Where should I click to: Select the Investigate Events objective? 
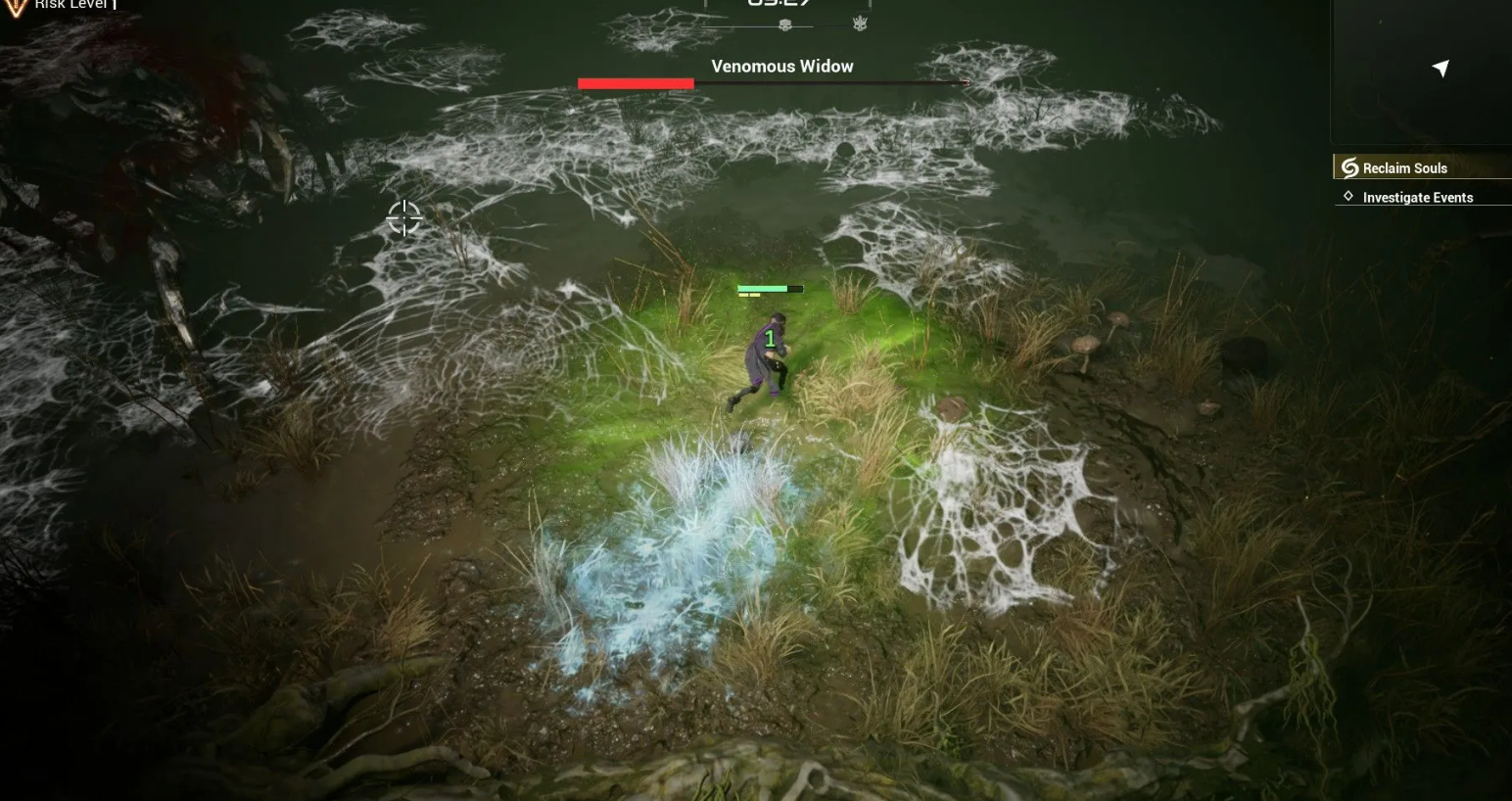[x=1416, y=198]
